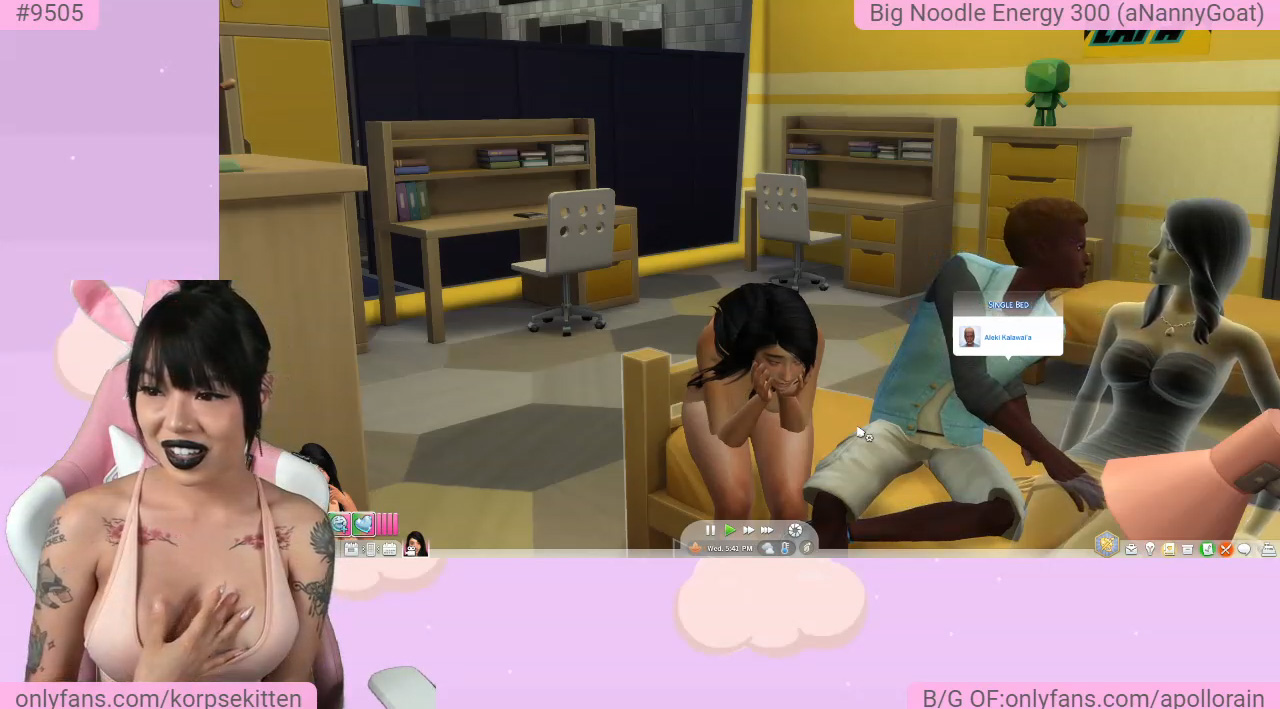Image resolution: width=1280 pixels, height=709 pixels.
Task: Open the cash register panel icon
Action: click(x=1268, y=549)
